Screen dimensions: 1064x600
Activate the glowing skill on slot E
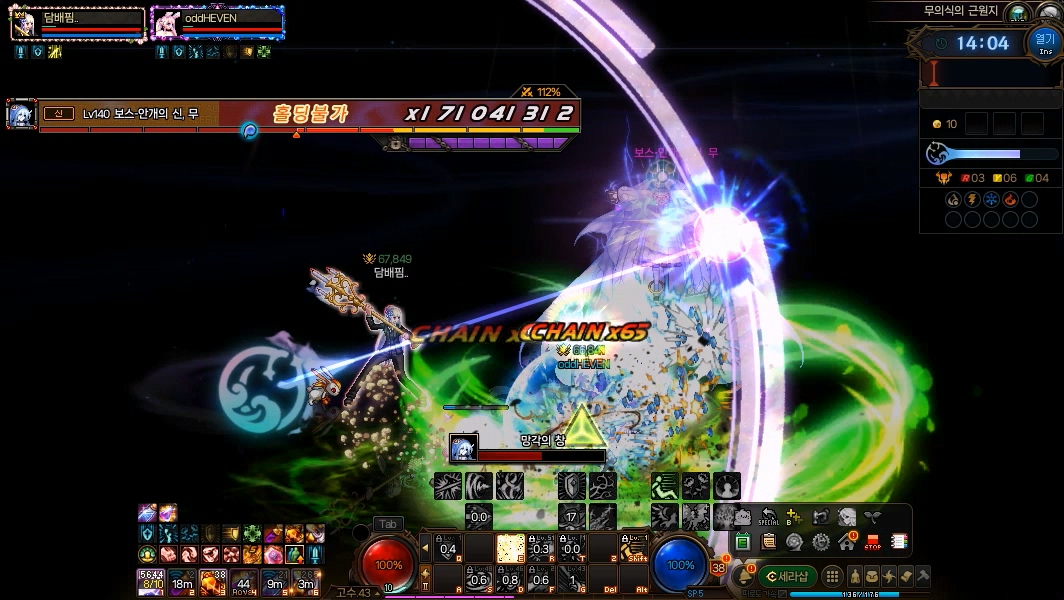coord(510,548)
